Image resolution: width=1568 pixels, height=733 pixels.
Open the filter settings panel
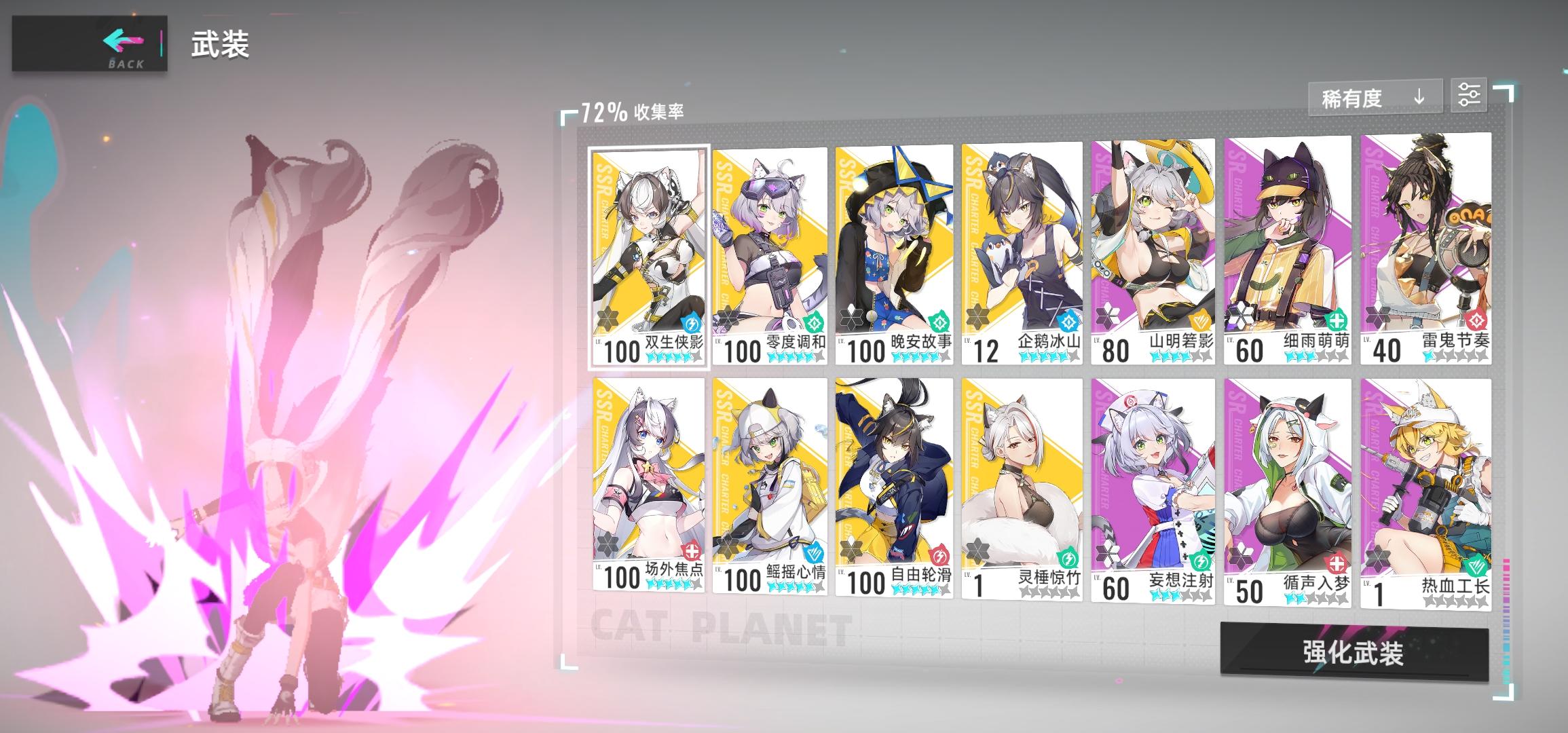1469,96
